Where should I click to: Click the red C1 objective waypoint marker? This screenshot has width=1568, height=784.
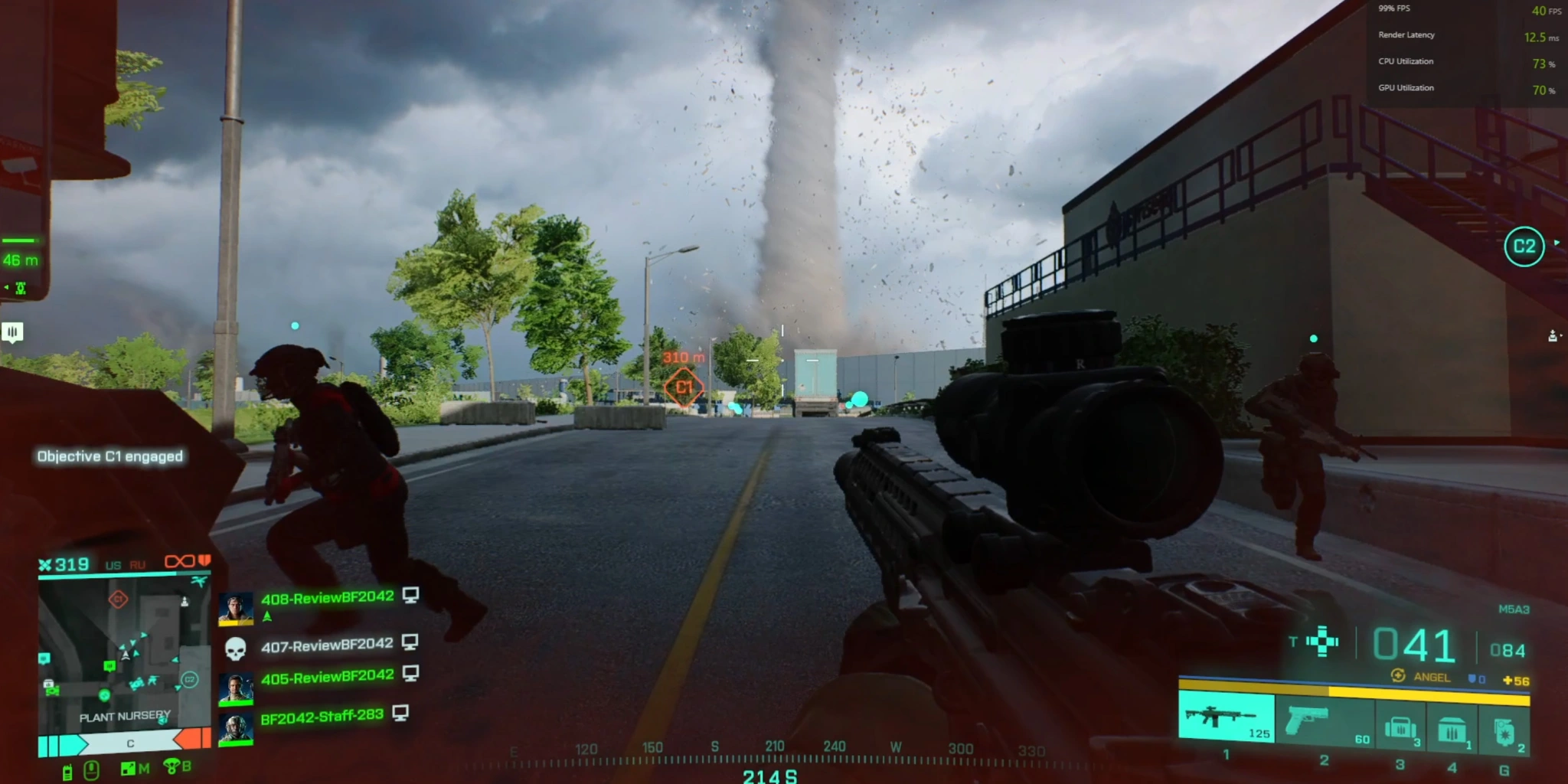684,387
